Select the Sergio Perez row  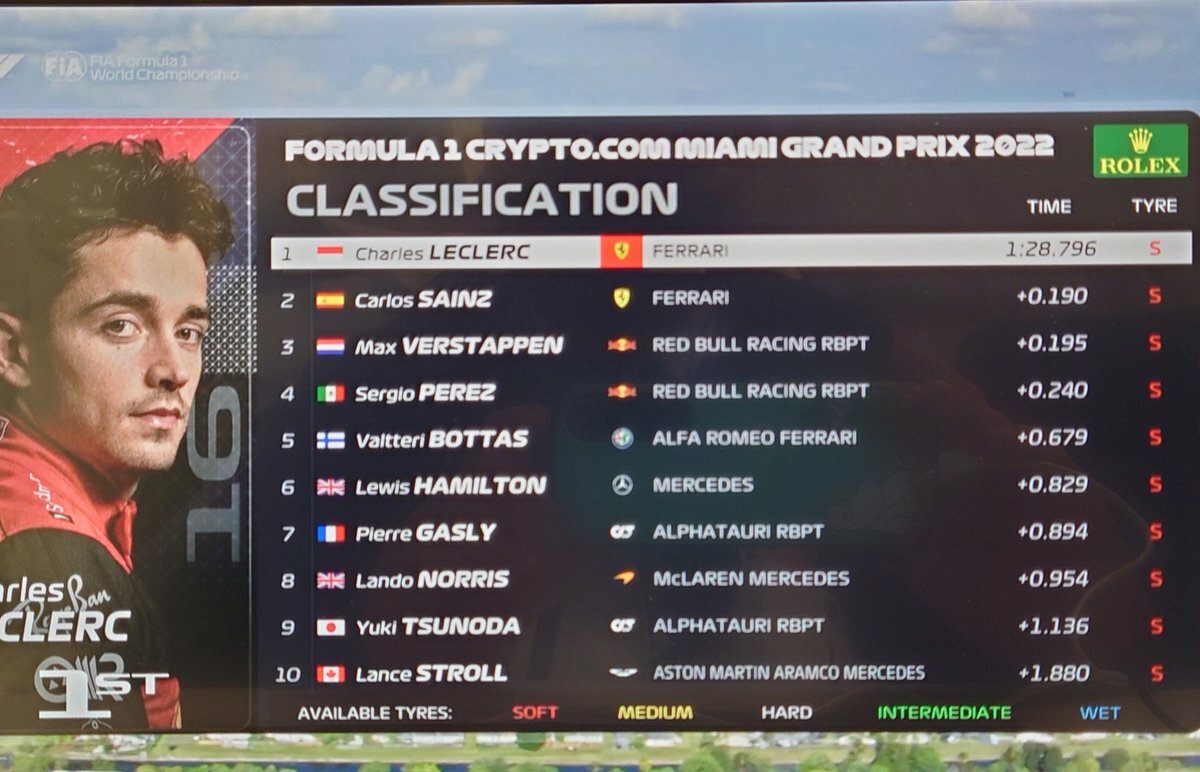tap(730, 392)
